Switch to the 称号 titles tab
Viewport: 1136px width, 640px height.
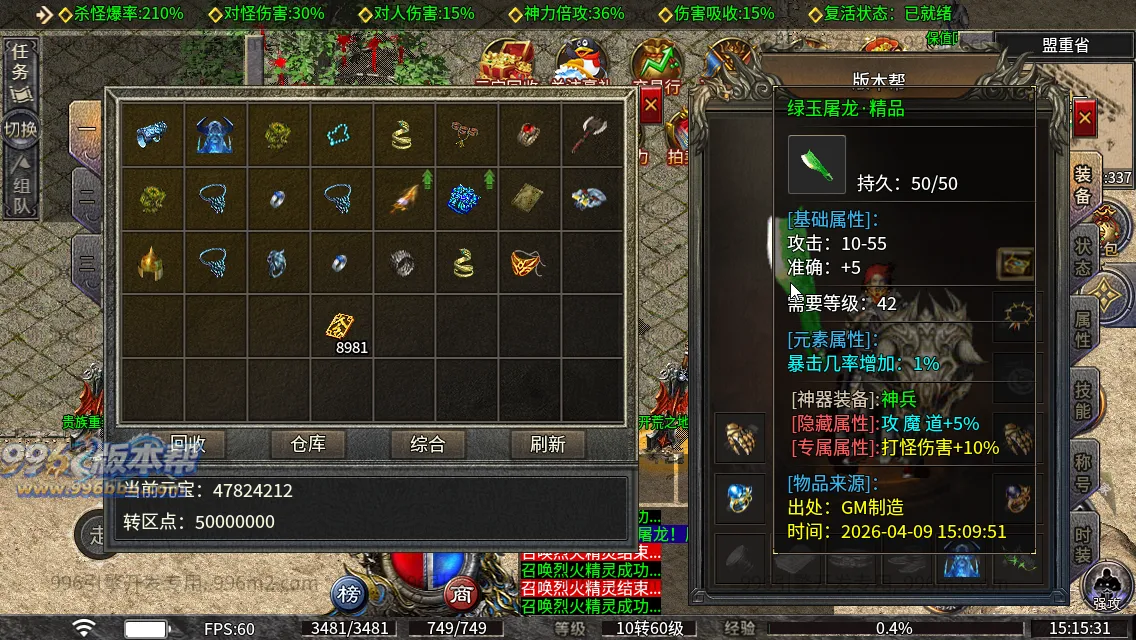1083,472
